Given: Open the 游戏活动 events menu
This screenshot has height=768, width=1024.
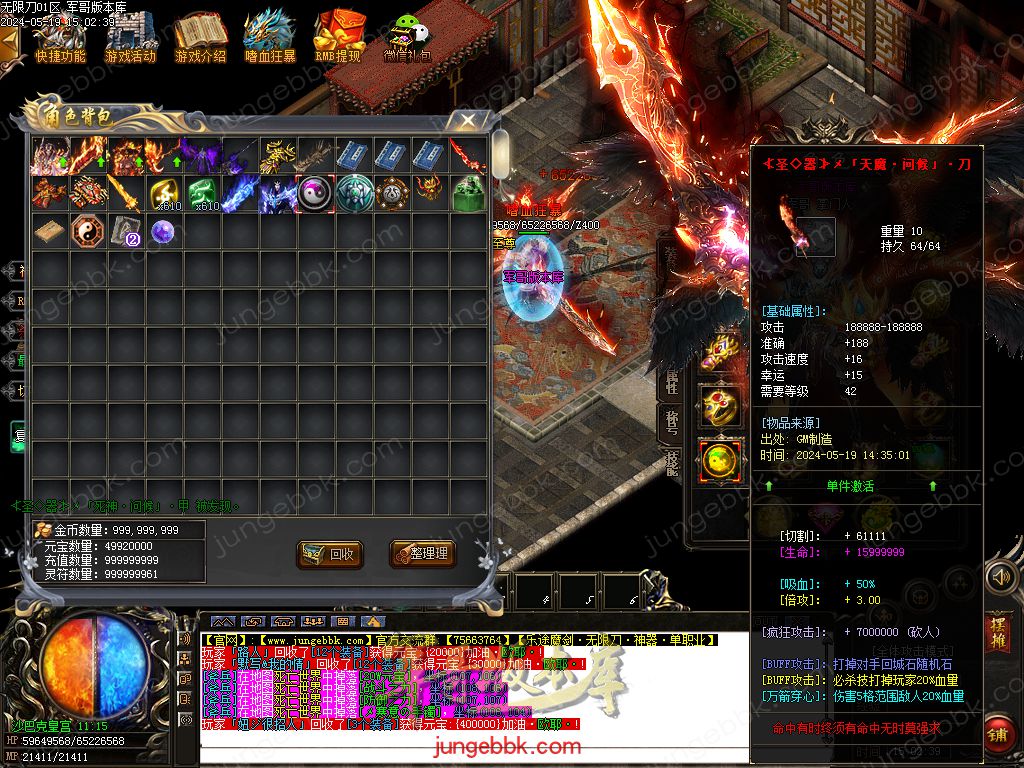Looking at the screenshot, I should (130, 38).
